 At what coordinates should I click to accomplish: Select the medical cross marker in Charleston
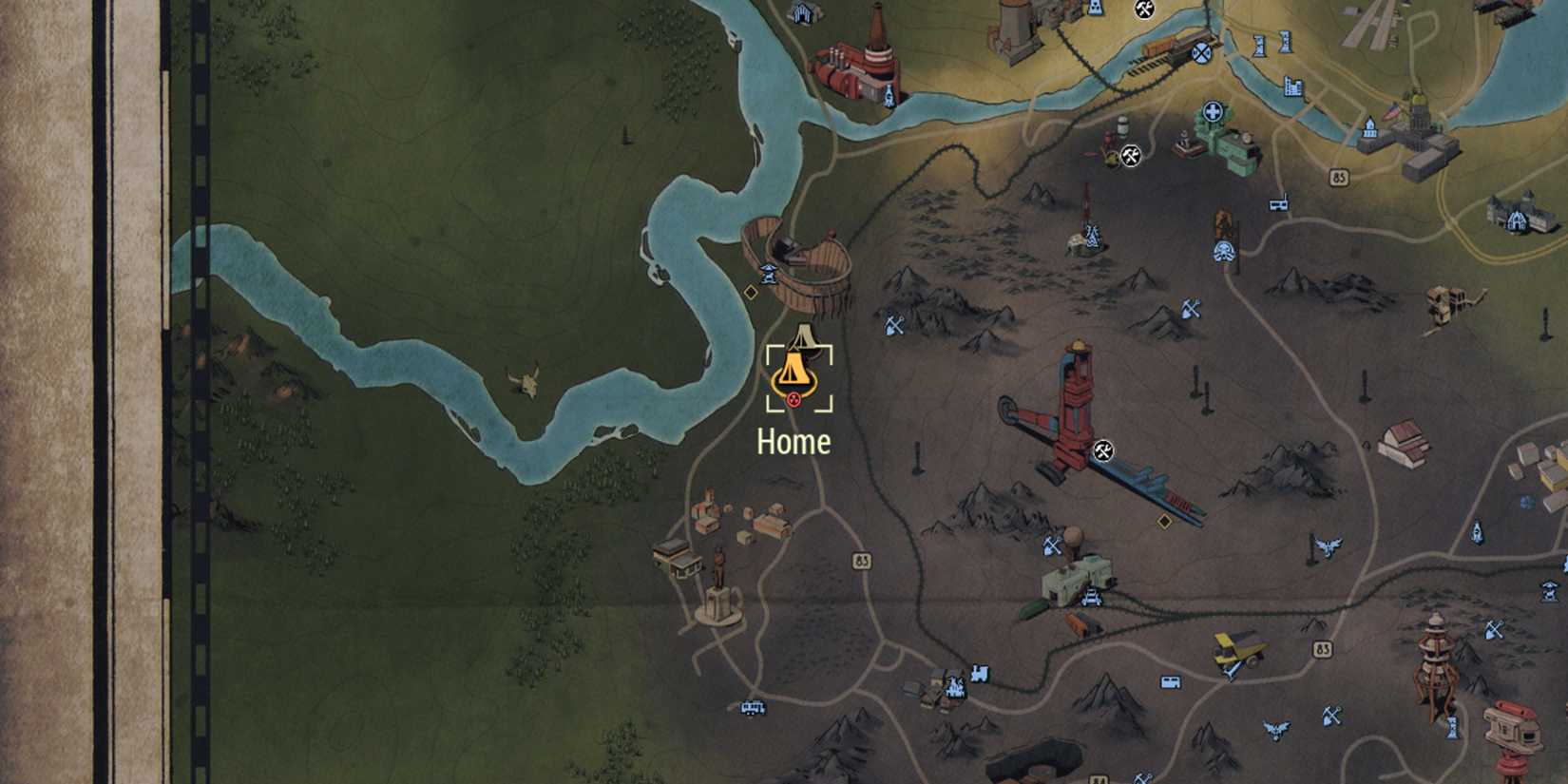[1212, 111]
